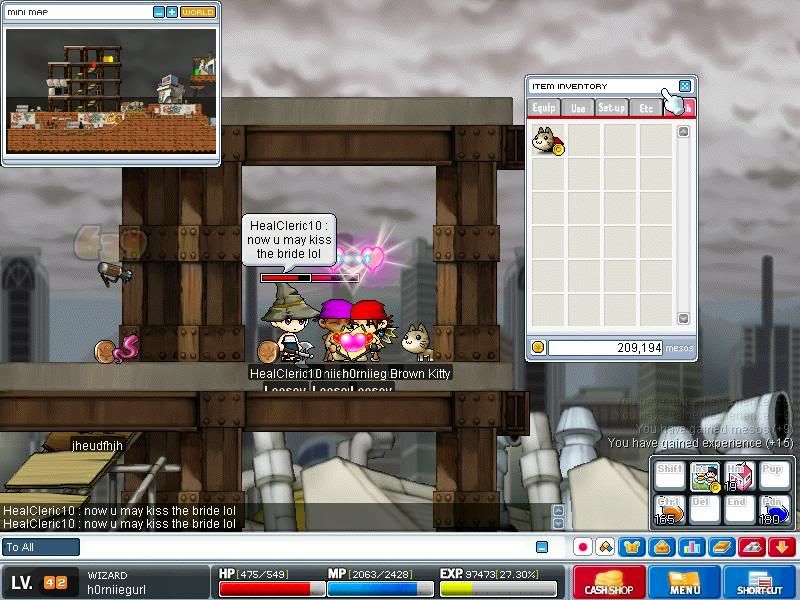Open the game Menu
The image size is (800, 600).
pyautogui.click(x=685, y=582)
